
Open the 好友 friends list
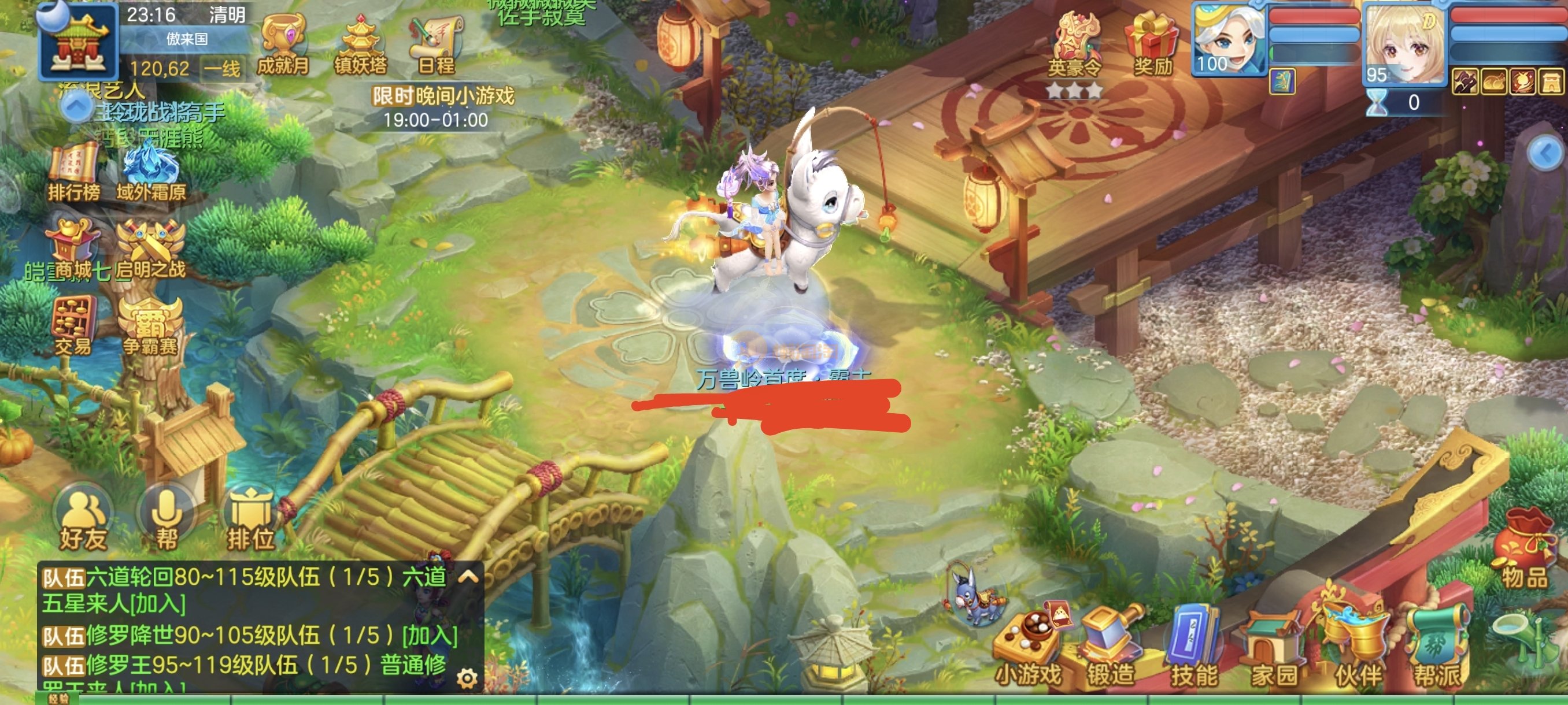(83, 519)
